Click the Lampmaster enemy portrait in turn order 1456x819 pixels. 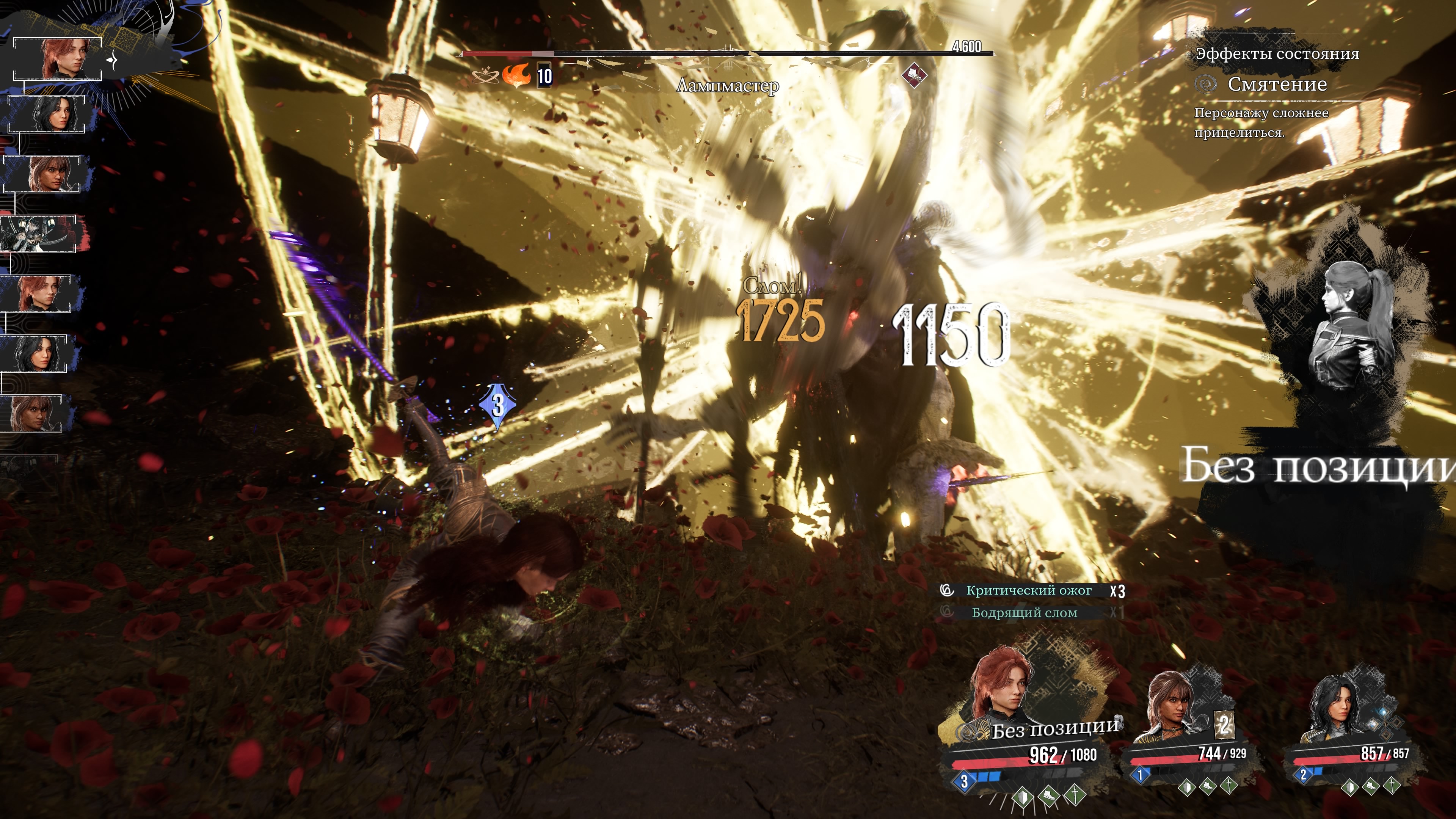tap(38, 234)
